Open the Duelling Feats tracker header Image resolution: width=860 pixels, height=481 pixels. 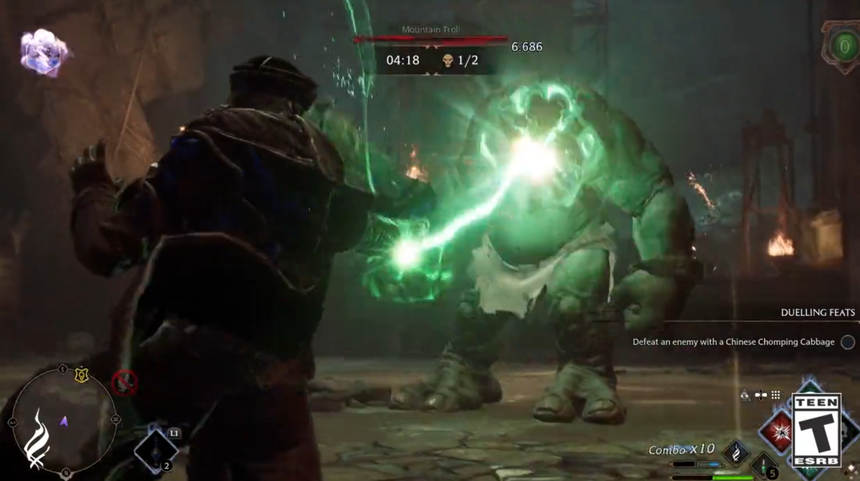click(816, 313)
